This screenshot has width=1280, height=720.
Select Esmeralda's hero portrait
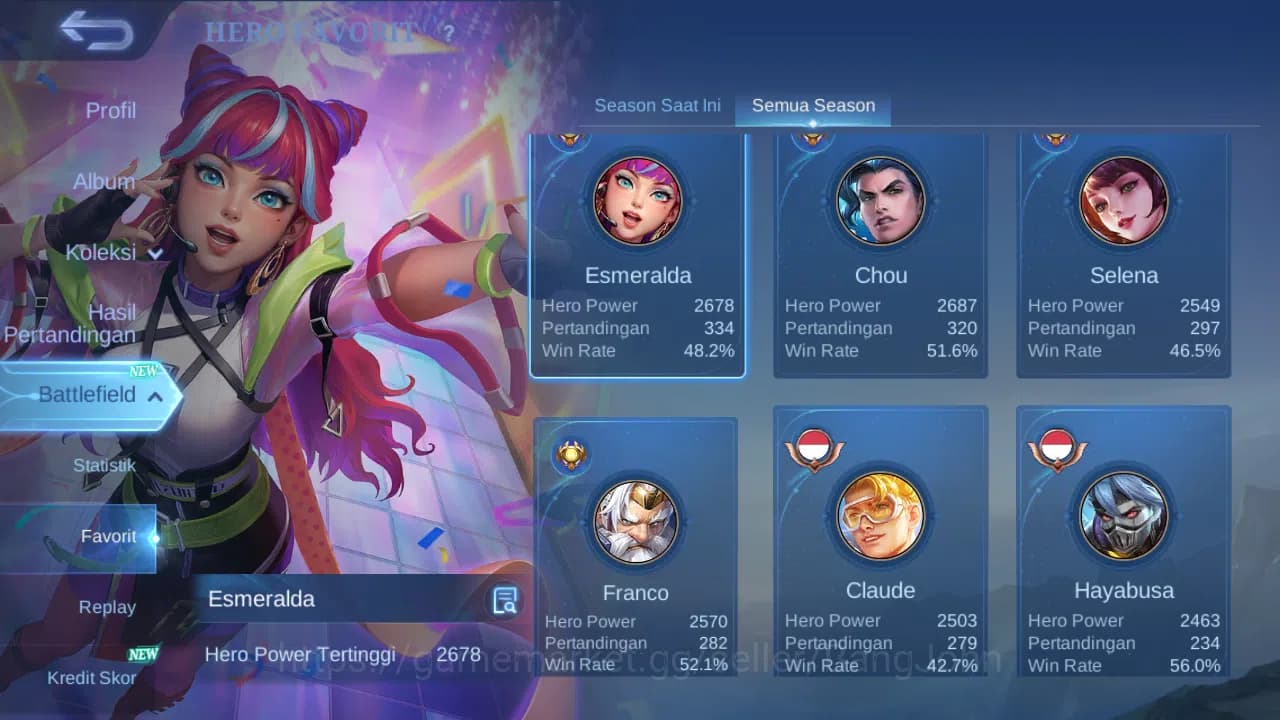pos(637,200)
